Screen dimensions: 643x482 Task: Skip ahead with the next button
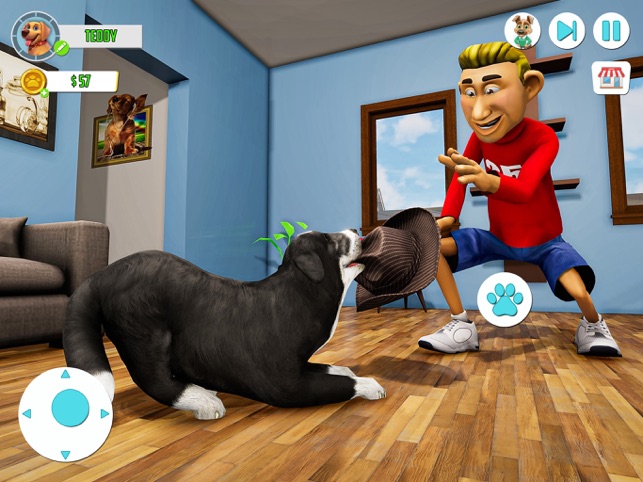(567, 31)
